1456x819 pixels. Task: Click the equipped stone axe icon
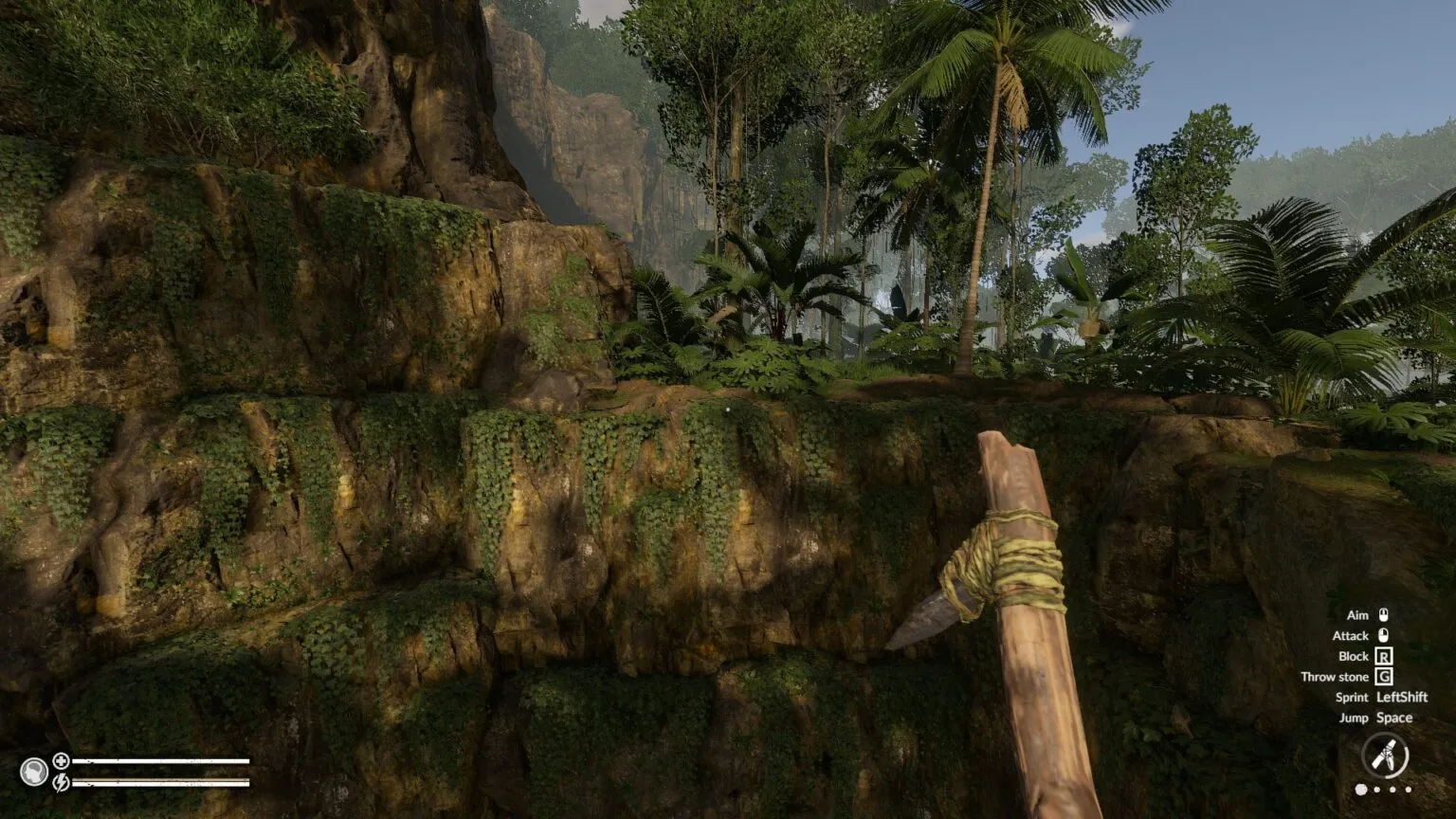tap(1384, 756)
